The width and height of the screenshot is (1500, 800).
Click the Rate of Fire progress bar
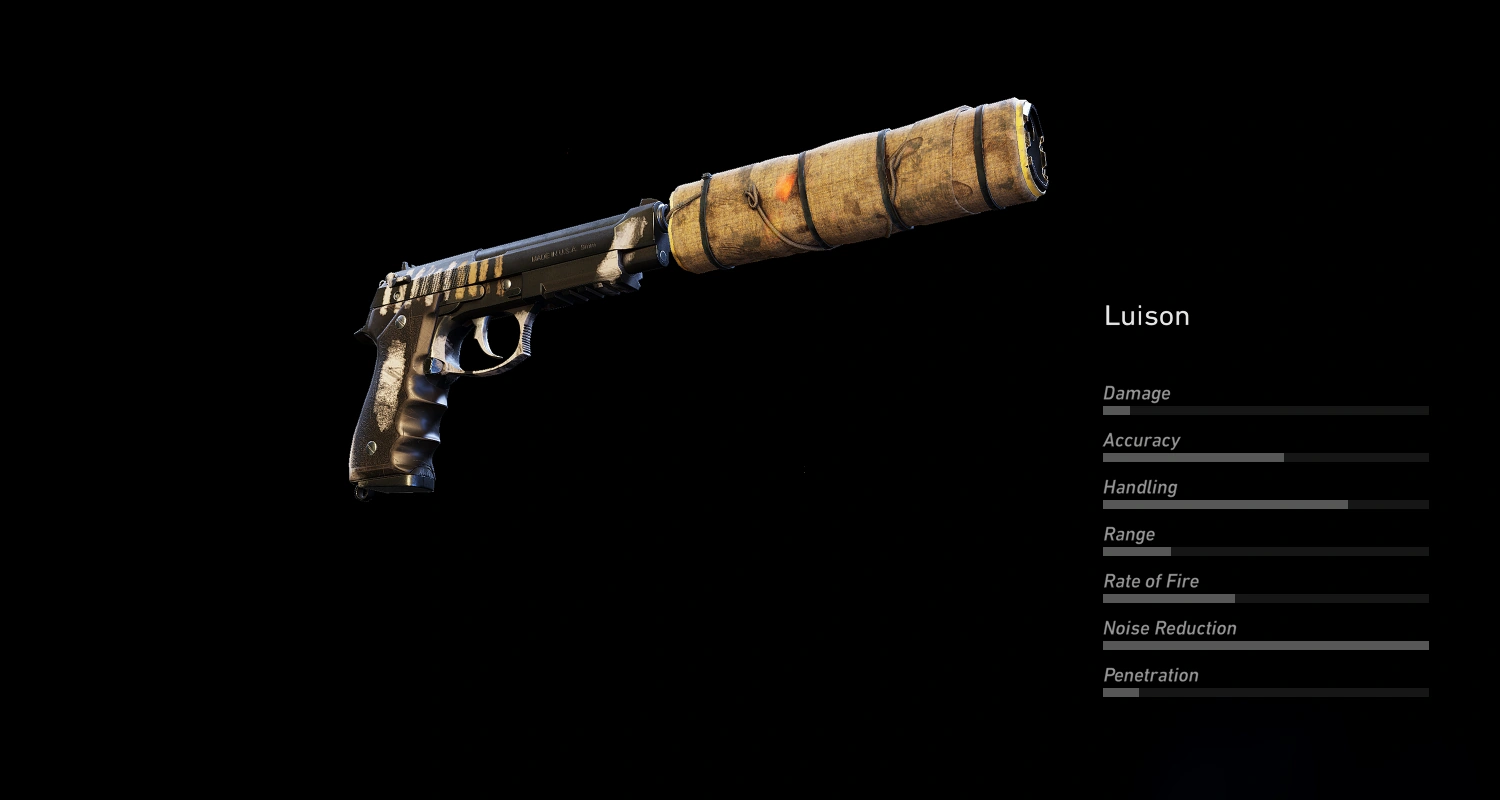[x=1265, y=598]
